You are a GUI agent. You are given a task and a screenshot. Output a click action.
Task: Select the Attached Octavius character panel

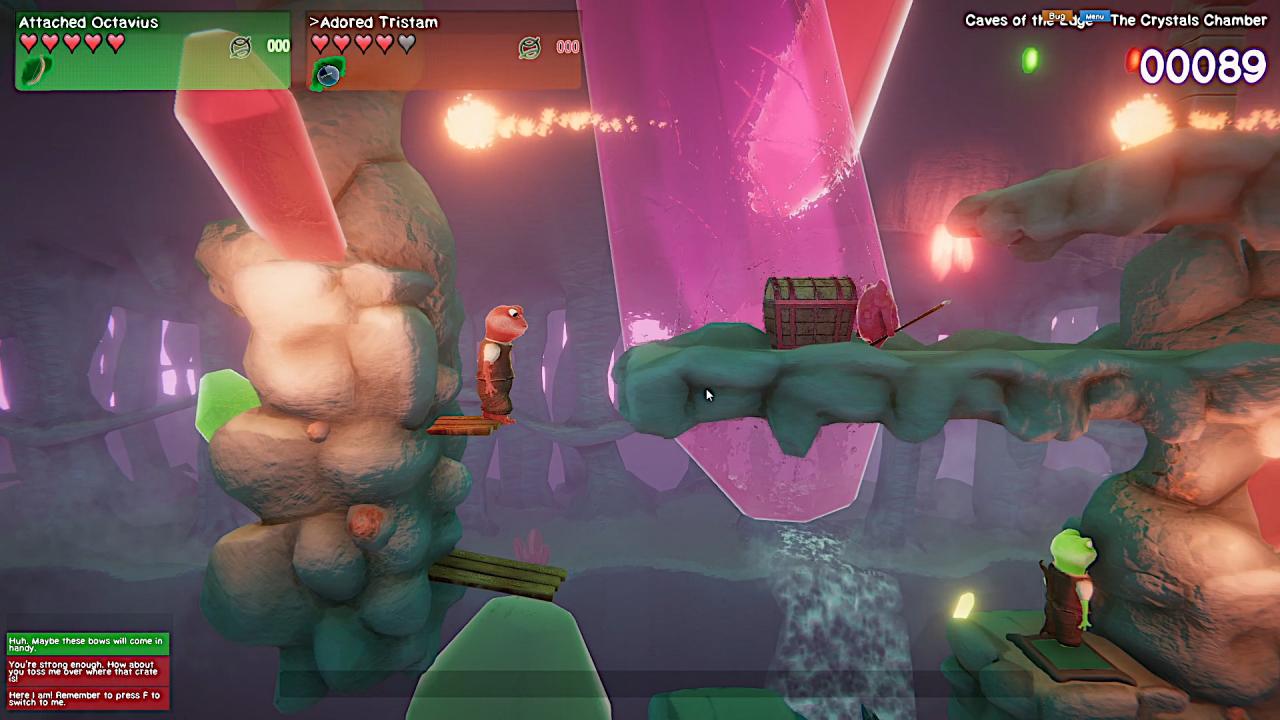(x=152, y=50)
